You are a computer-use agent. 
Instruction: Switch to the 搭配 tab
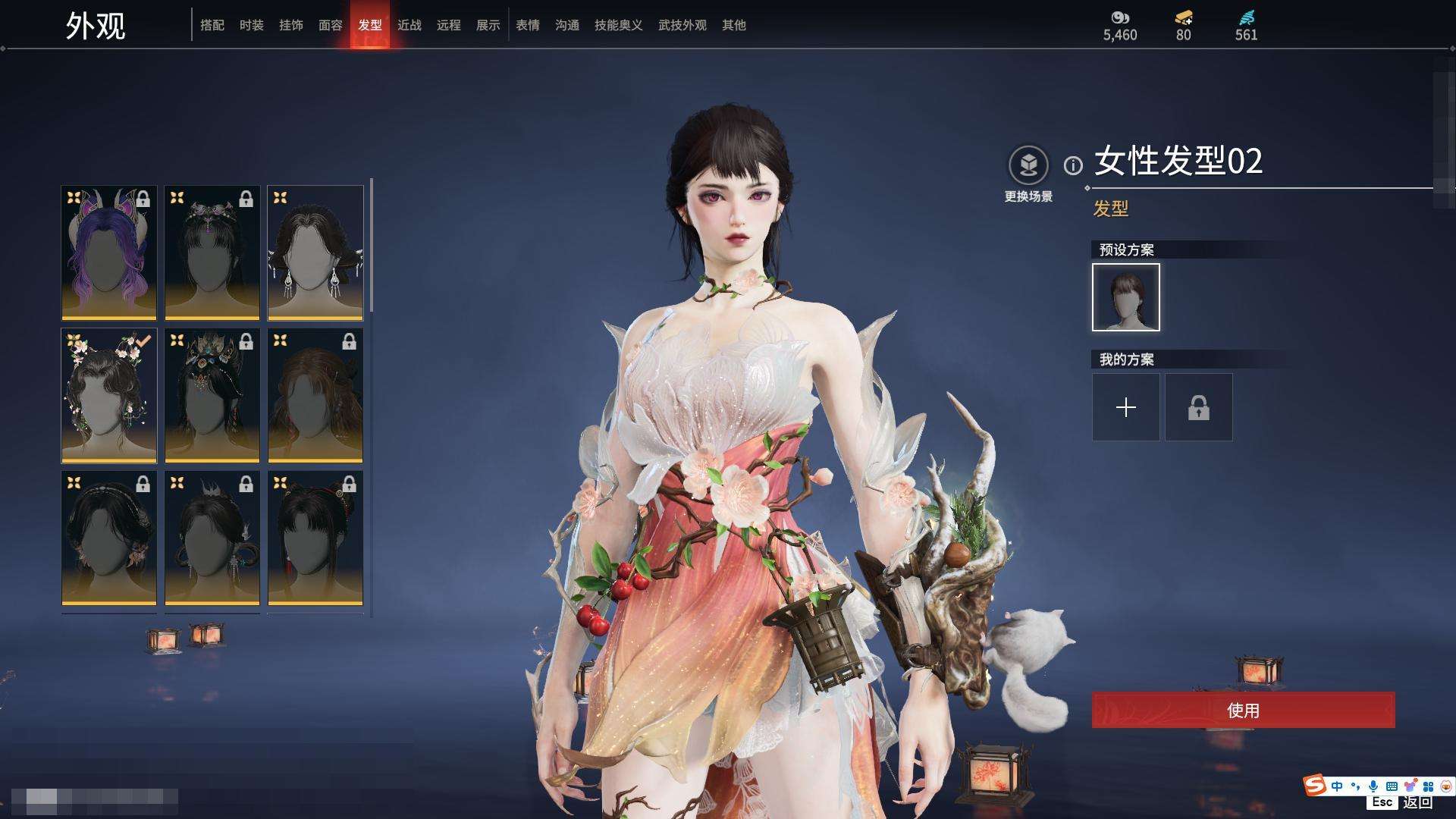coord(212,25)
